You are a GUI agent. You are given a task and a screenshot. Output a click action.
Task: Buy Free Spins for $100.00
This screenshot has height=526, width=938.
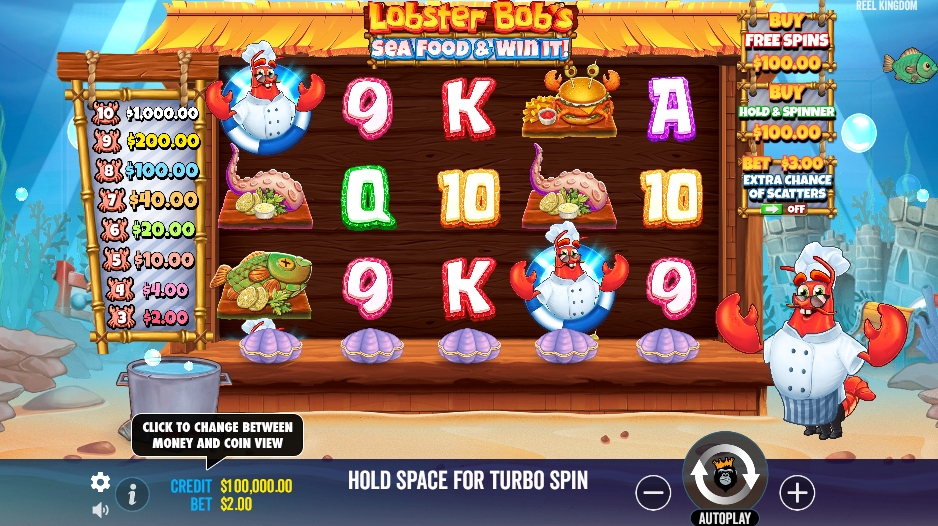click(786, 42)
